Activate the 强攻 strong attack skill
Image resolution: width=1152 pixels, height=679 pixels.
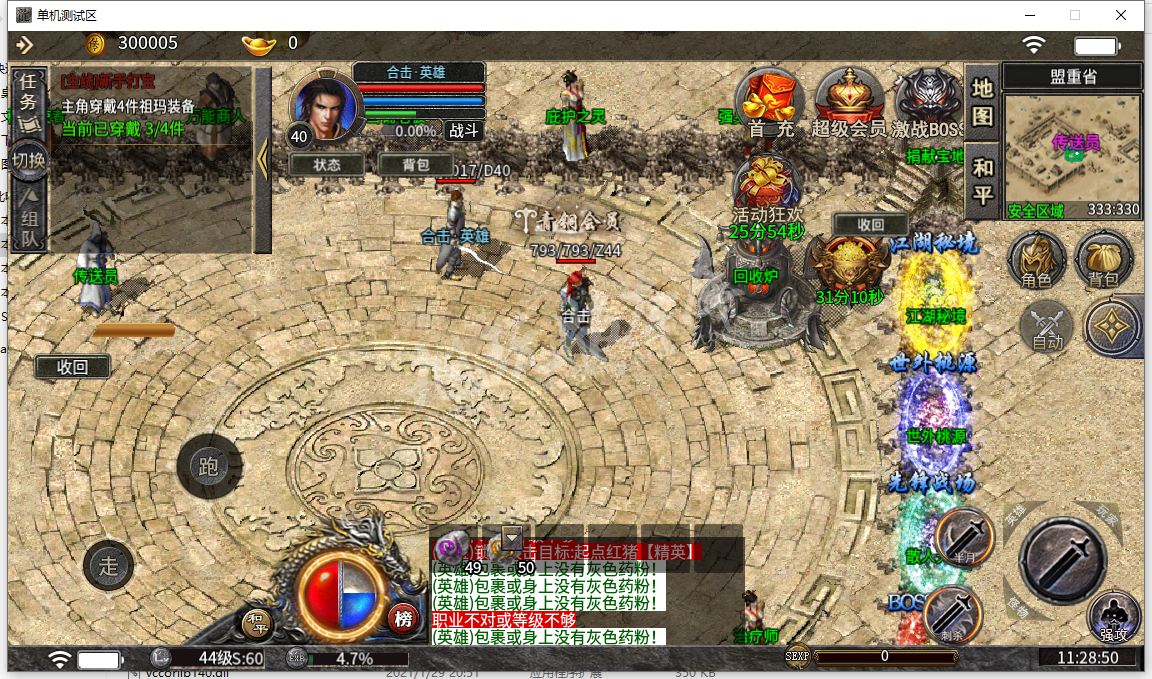pyautogui.click(x=1113, y=615)
